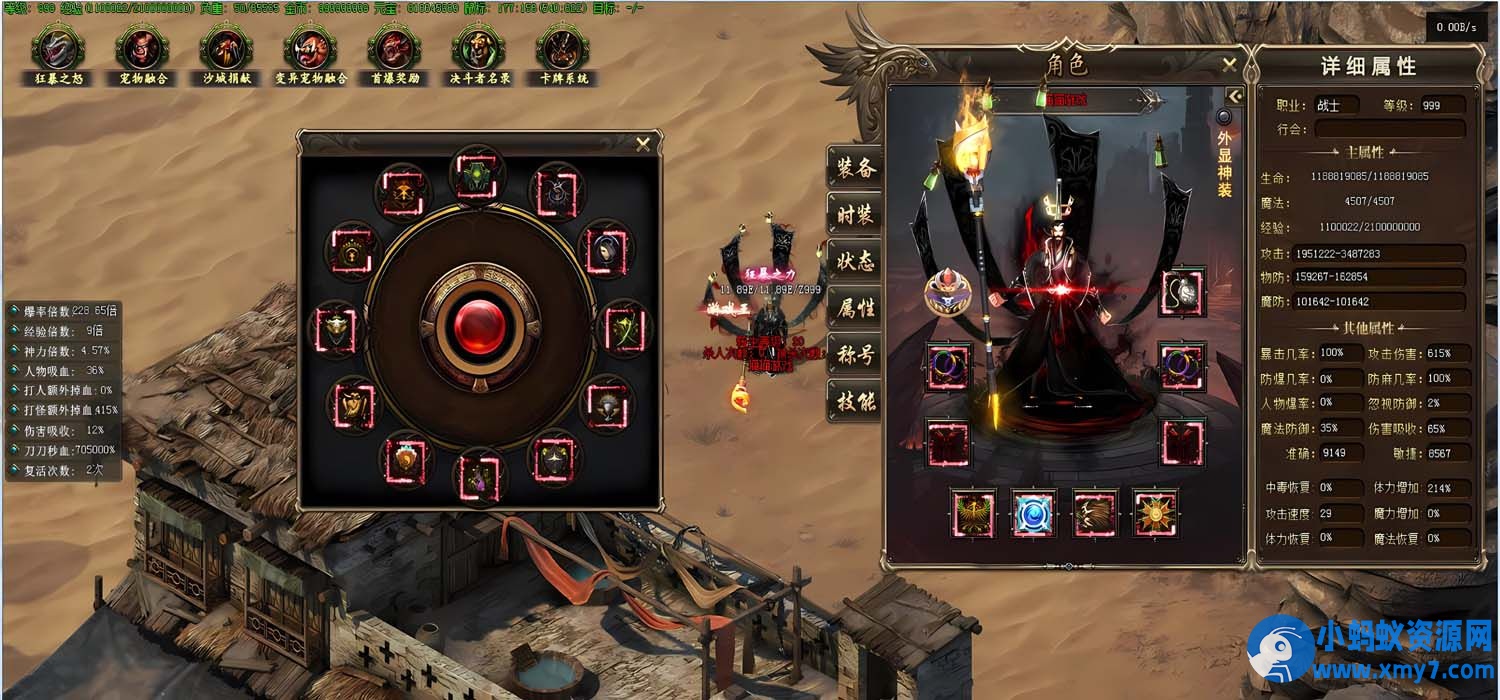
Task: Open the 决斗者名录 duelist list
Action: 479,48
